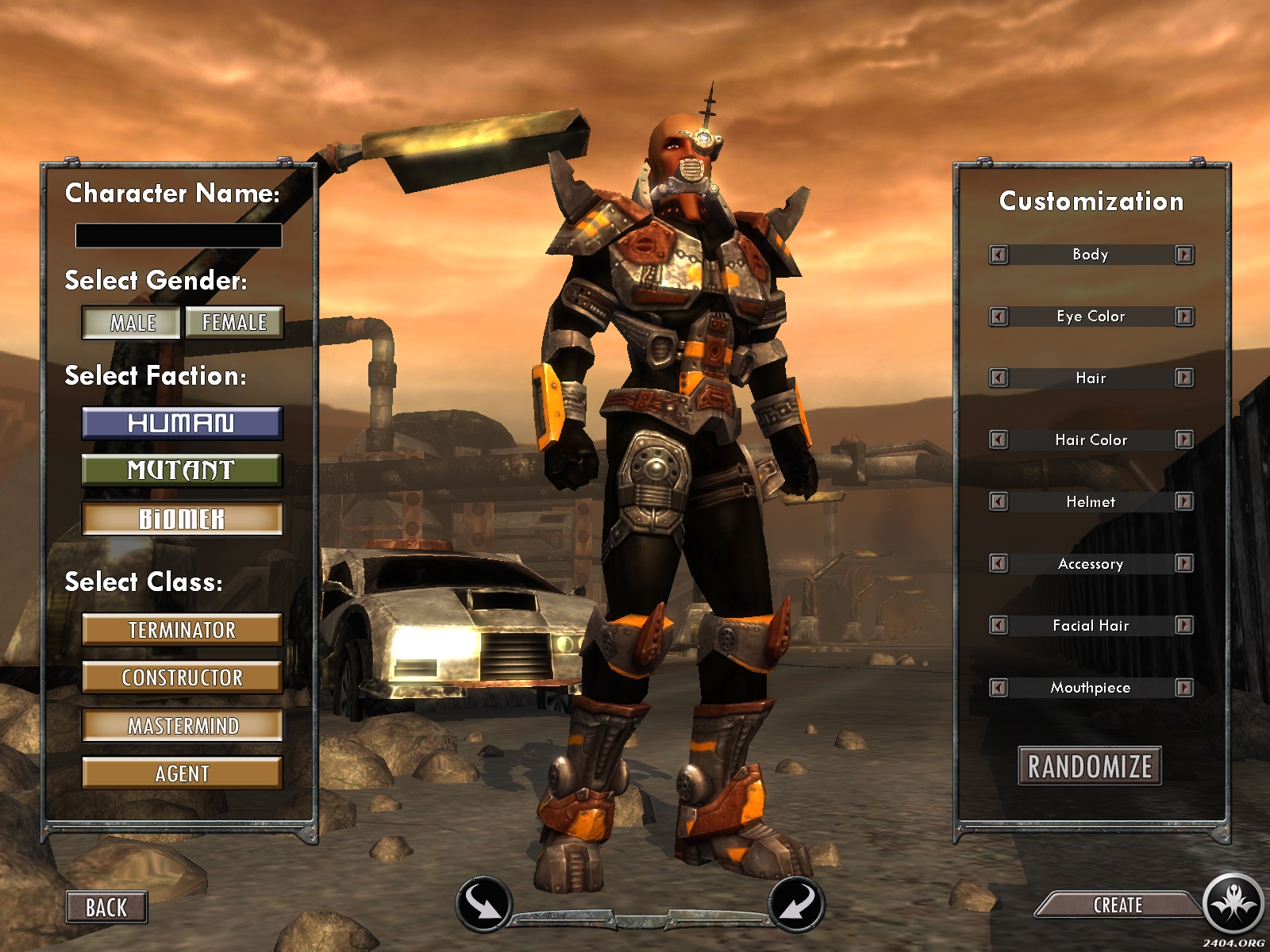Change Helmet to the previous style

[999, 501]
